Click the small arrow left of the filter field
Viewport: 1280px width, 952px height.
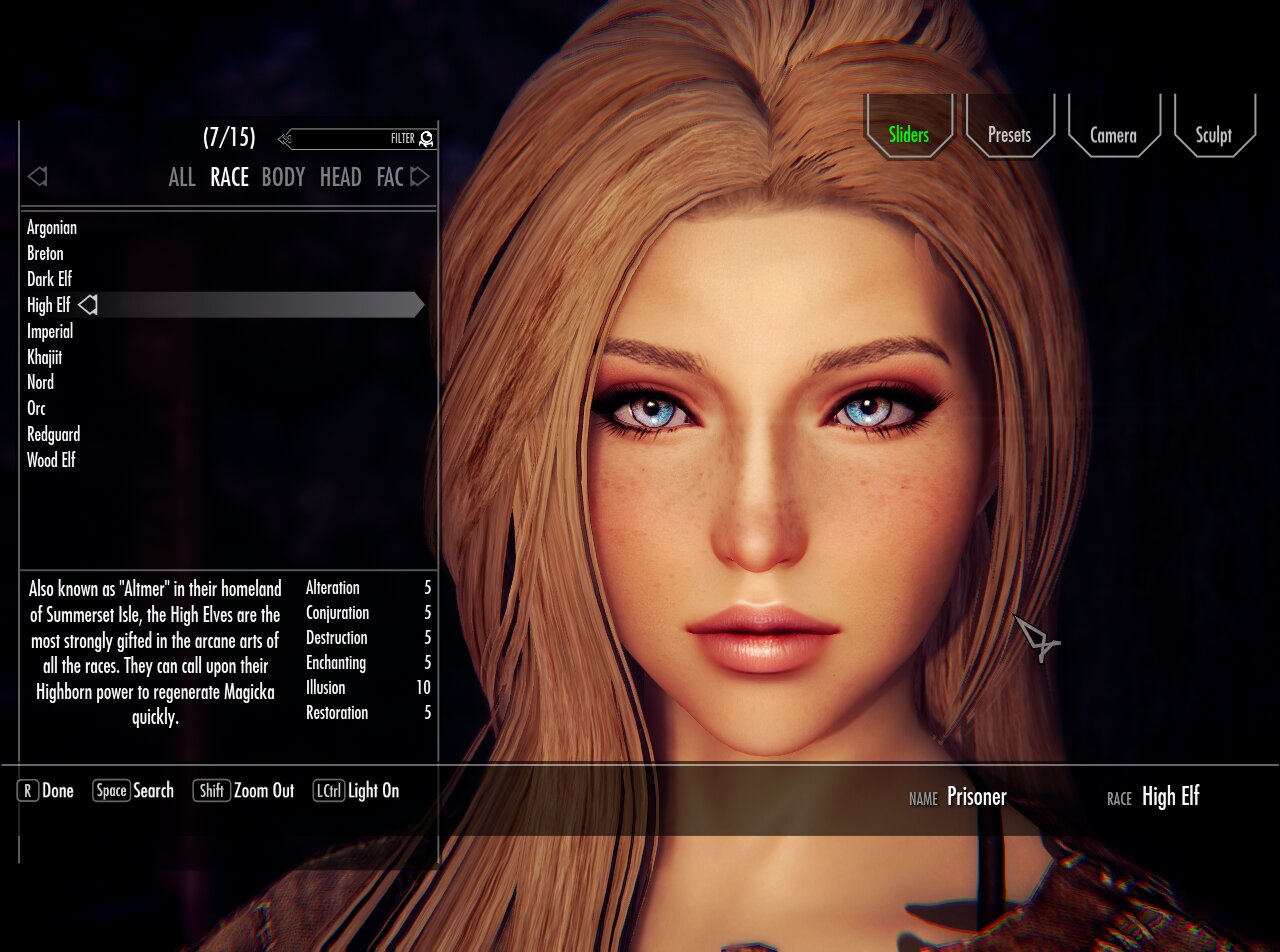[283, 139]
